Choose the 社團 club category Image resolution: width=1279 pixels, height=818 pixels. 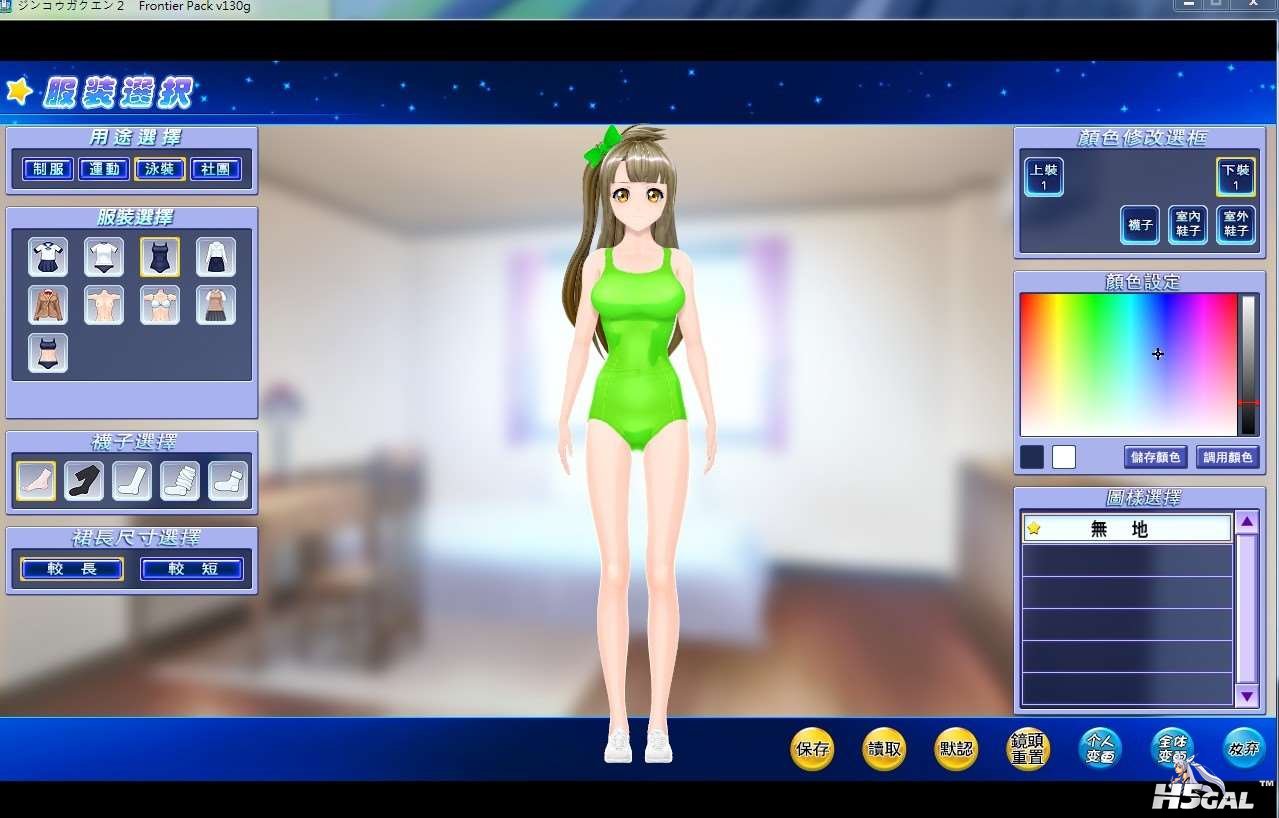(x=216, y=169)
